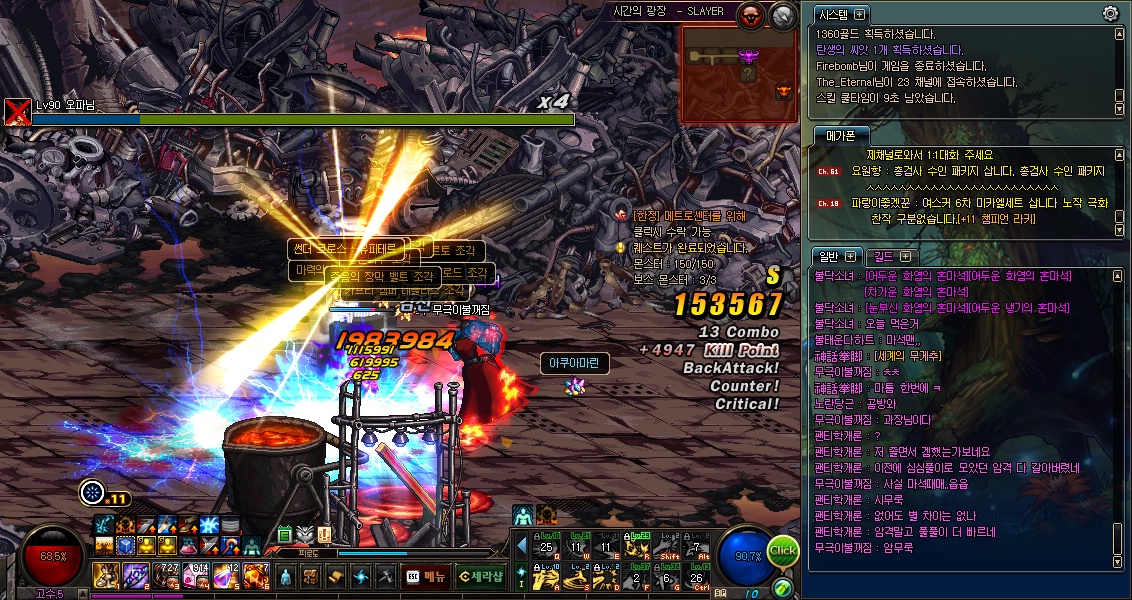Click the green Click orb button
Screen dimensions: 1132x600
pyautogui.click(x=783, y=550)
